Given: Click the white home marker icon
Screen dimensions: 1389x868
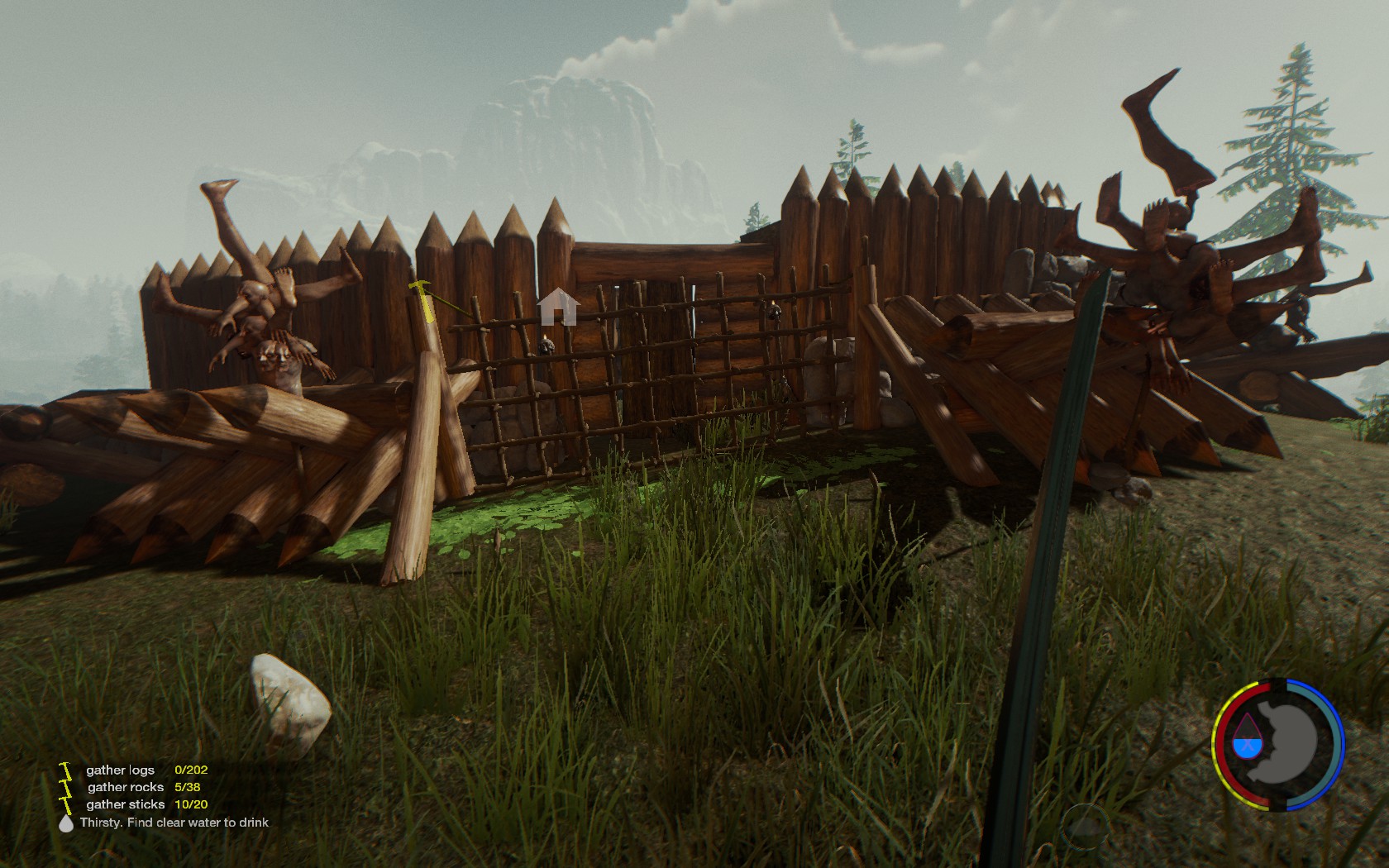Looking at the screenshot, I should click(558, 307).
